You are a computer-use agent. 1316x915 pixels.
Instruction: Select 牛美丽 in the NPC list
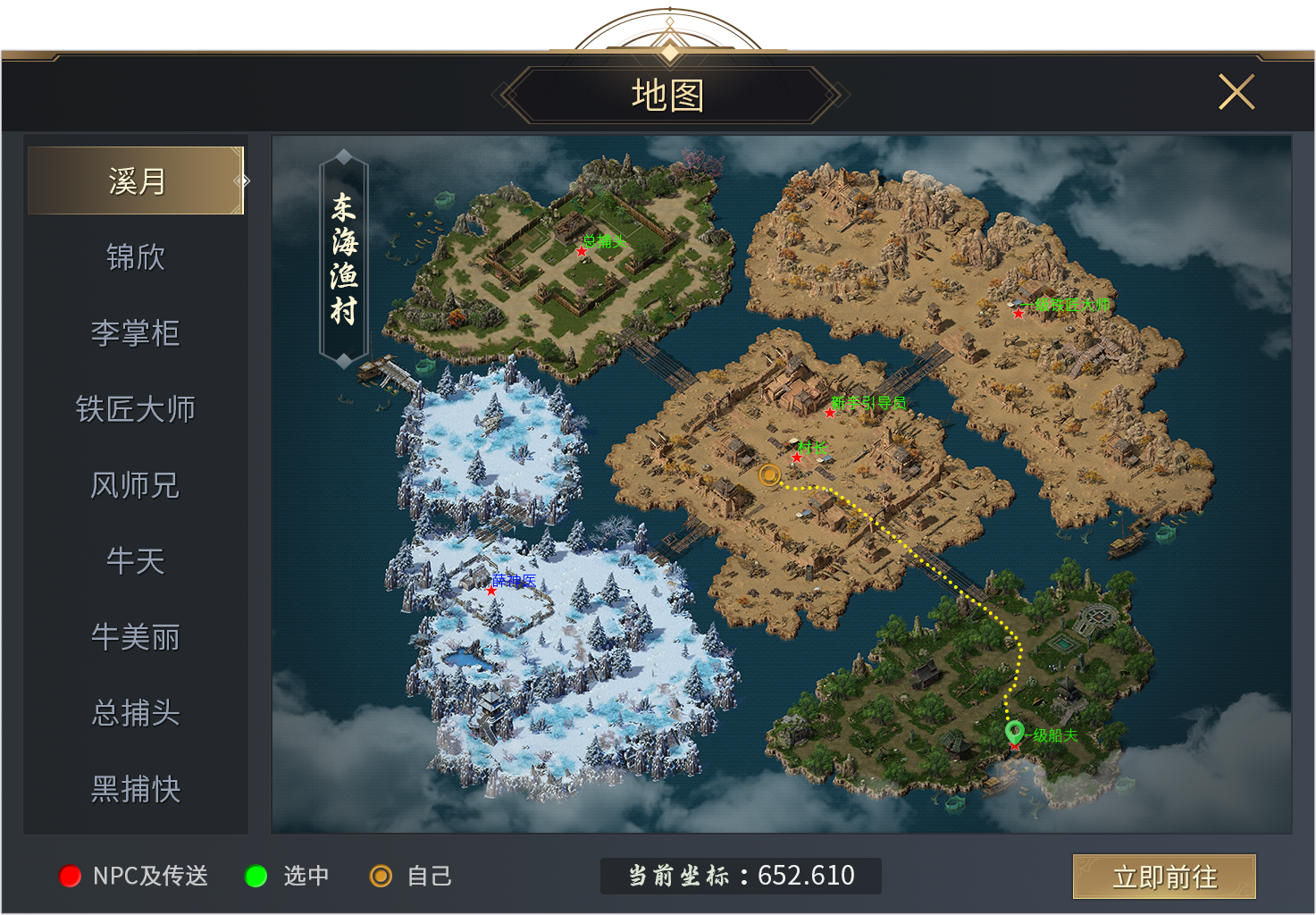coord(136,637)
